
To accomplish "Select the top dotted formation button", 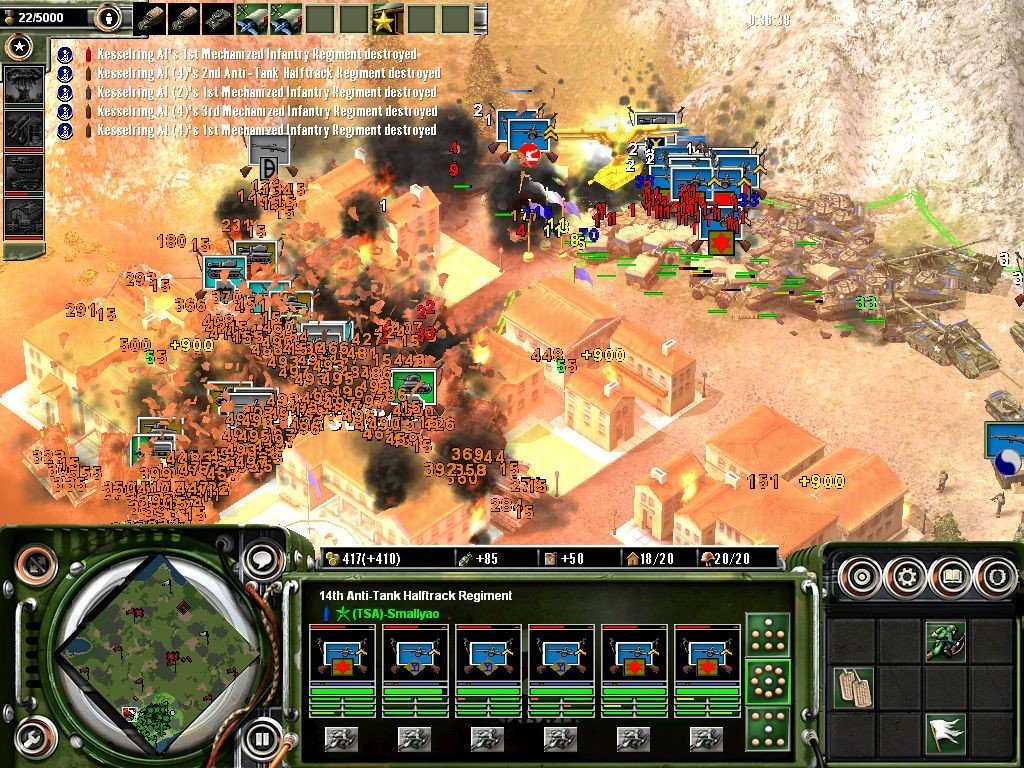I will coord(768,634).
